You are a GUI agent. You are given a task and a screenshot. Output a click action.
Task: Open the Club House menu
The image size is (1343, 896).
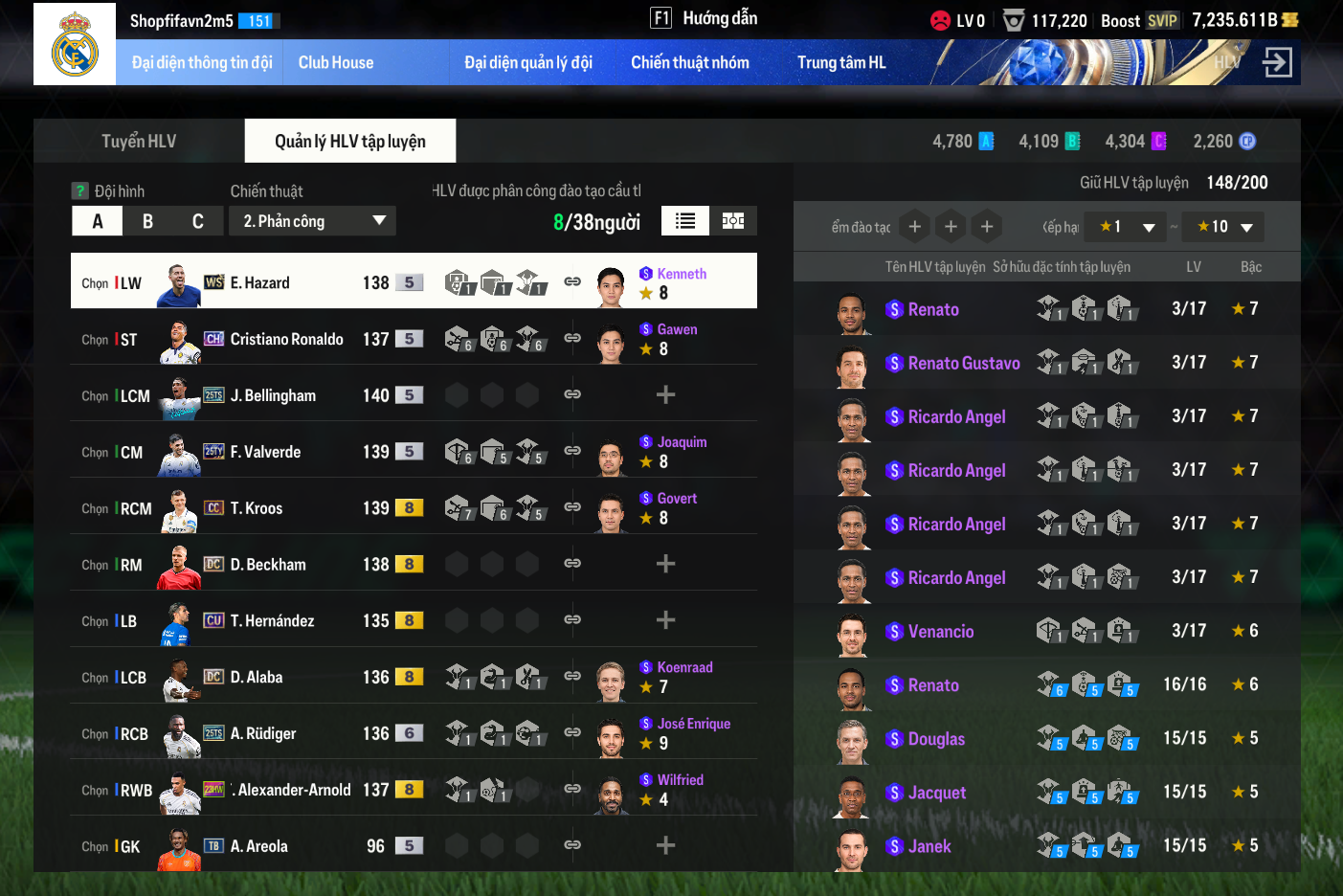tap(336, 63)
